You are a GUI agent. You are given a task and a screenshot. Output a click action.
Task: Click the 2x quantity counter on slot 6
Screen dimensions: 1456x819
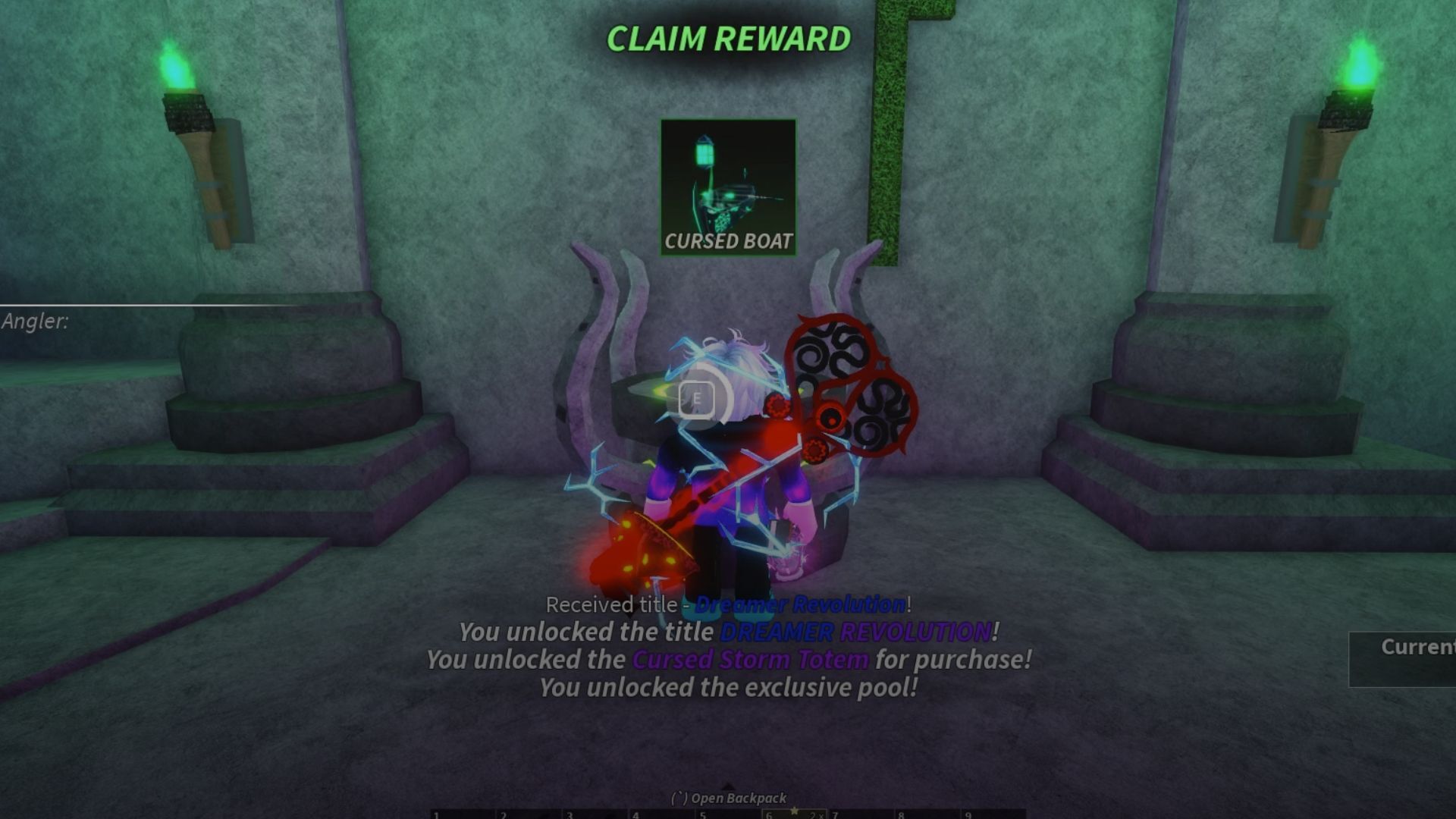(x=815, y=813)
